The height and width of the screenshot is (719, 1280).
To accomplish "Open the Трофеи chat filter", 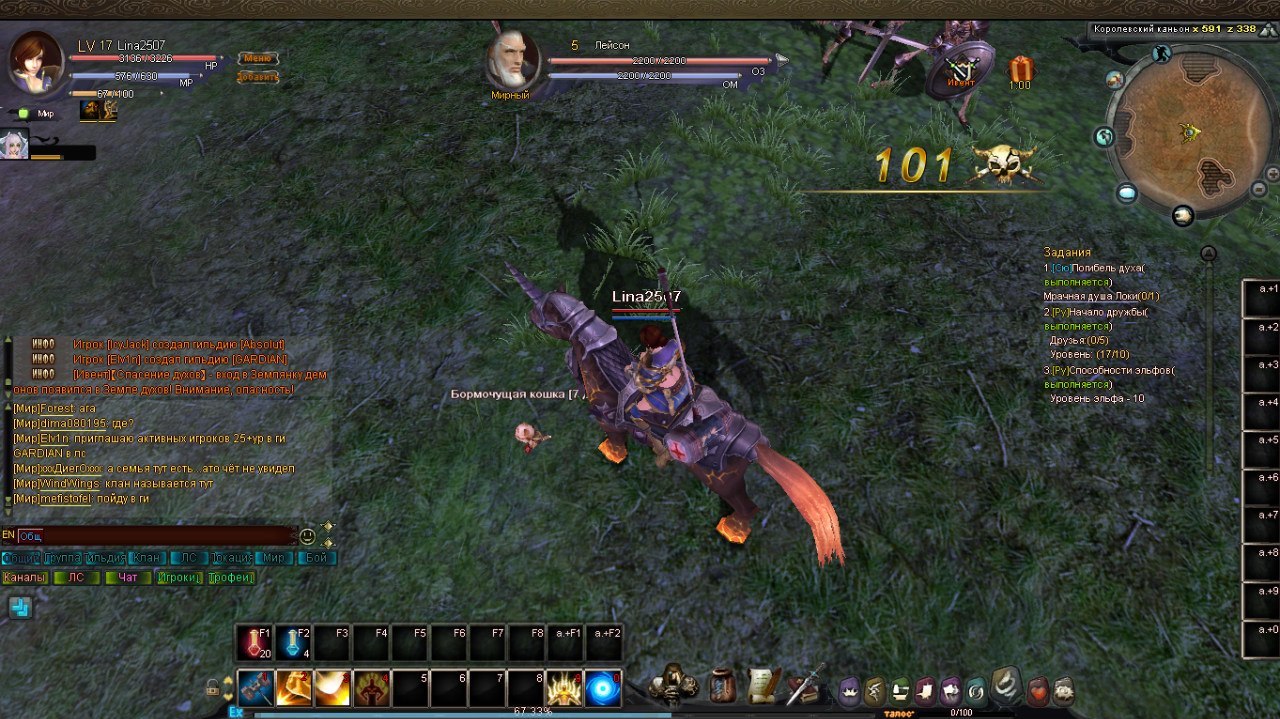I will pyautogui.click(x=231, y=578).
